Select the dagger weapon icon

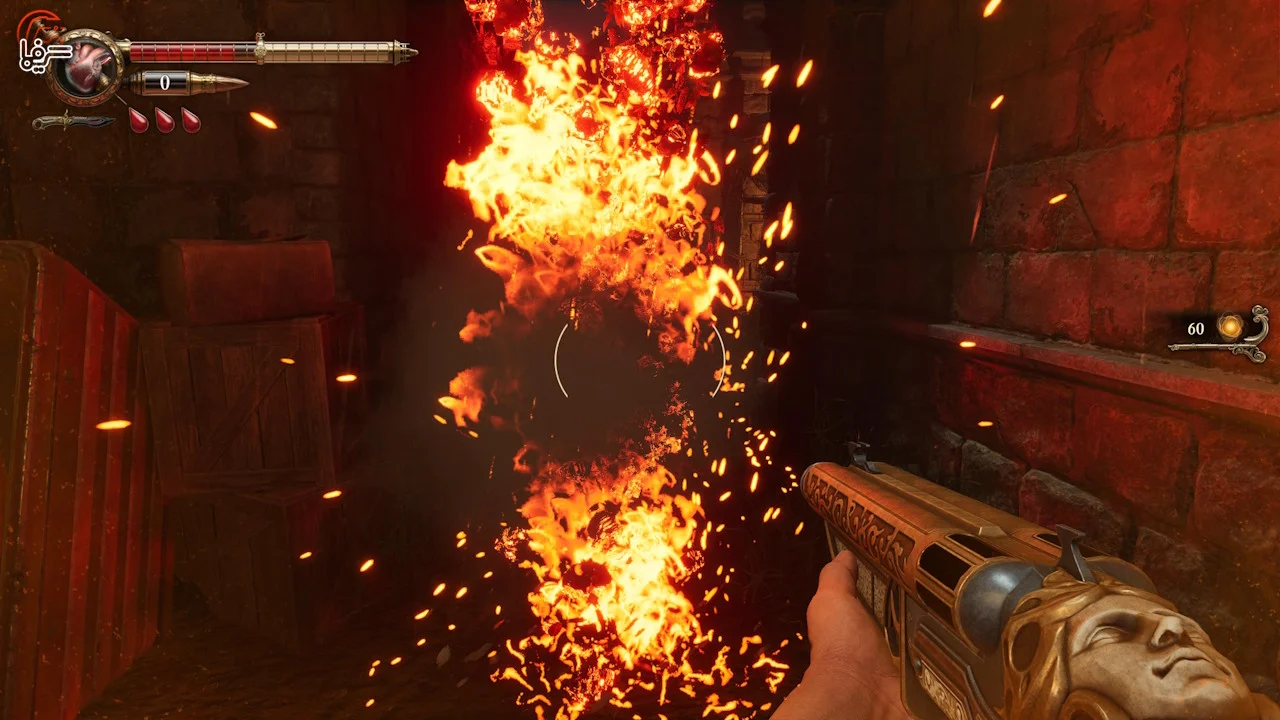click(x=72, y=122)
